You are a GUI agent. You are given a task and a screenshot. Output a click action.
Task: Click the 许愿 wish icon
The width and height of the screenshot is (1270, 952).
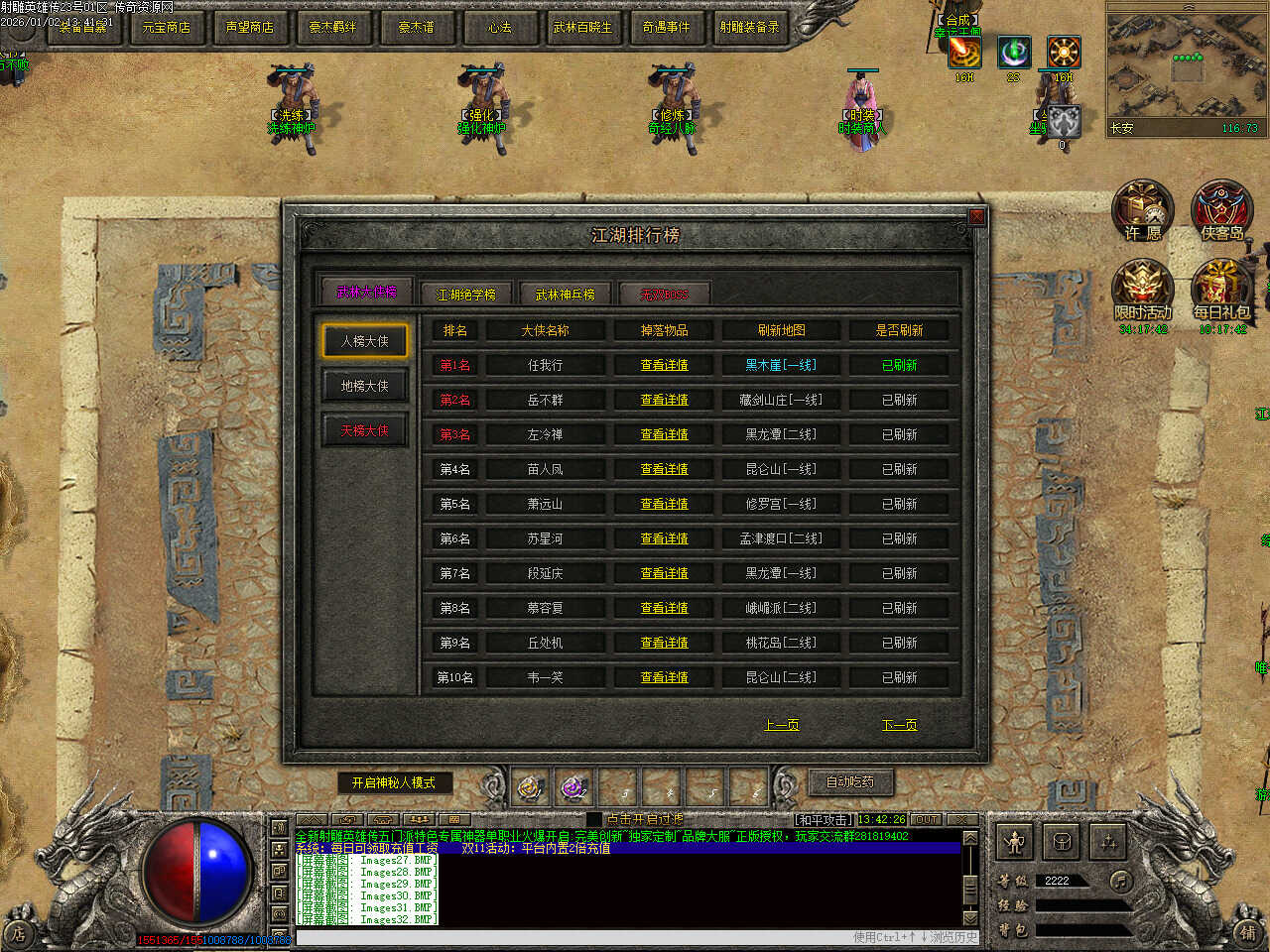coord(1142,211)
